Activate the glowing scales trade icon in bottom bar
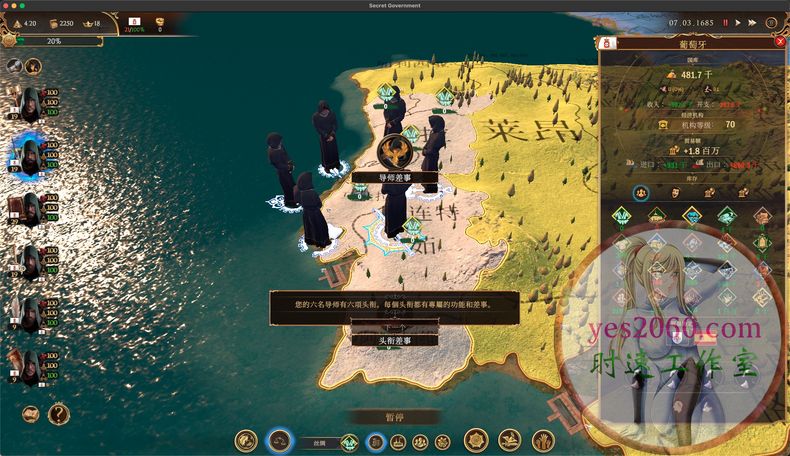 coord(280,440)
